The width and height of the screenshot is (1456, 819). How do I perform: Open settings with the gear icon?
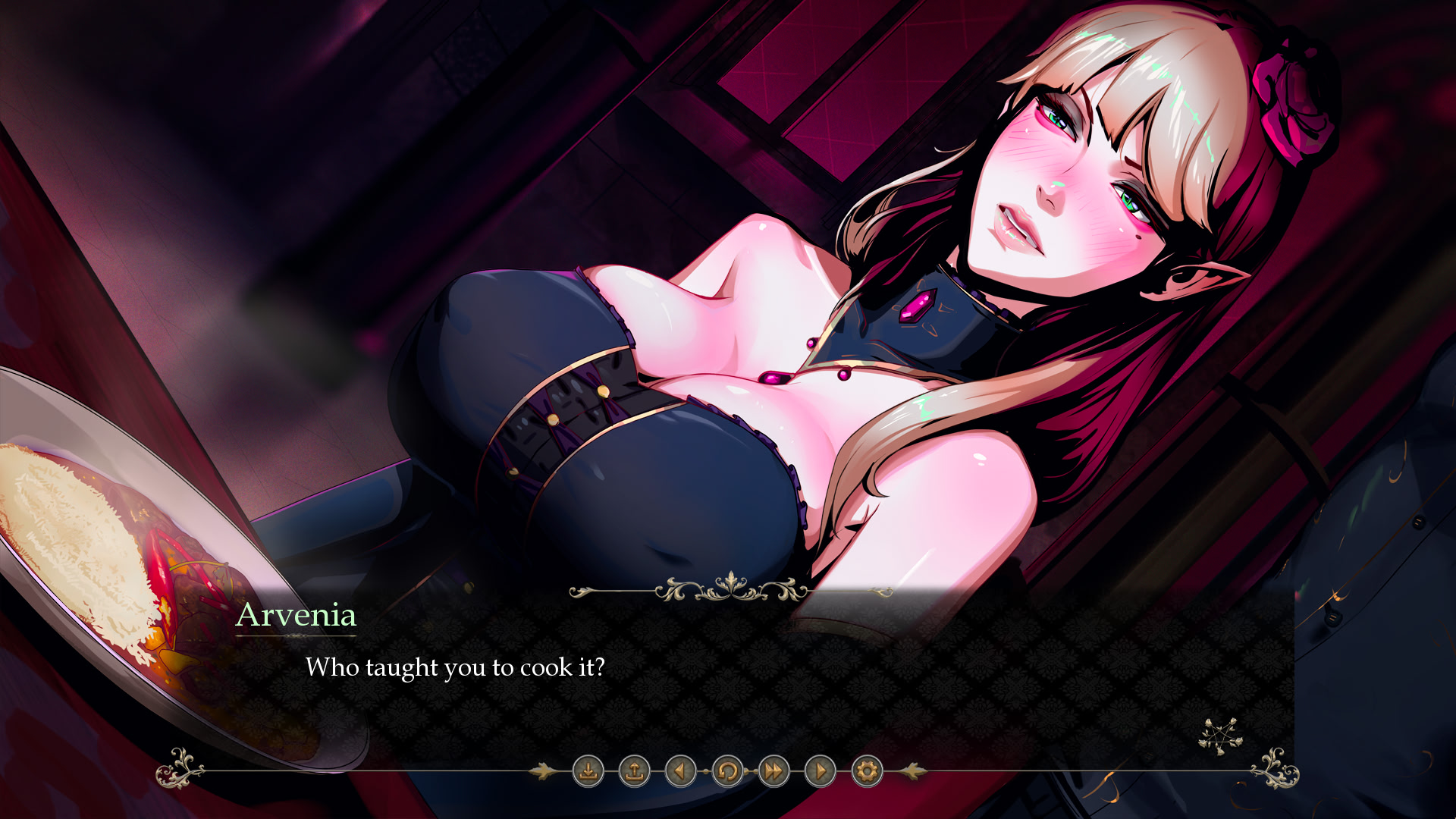(867, 771)
